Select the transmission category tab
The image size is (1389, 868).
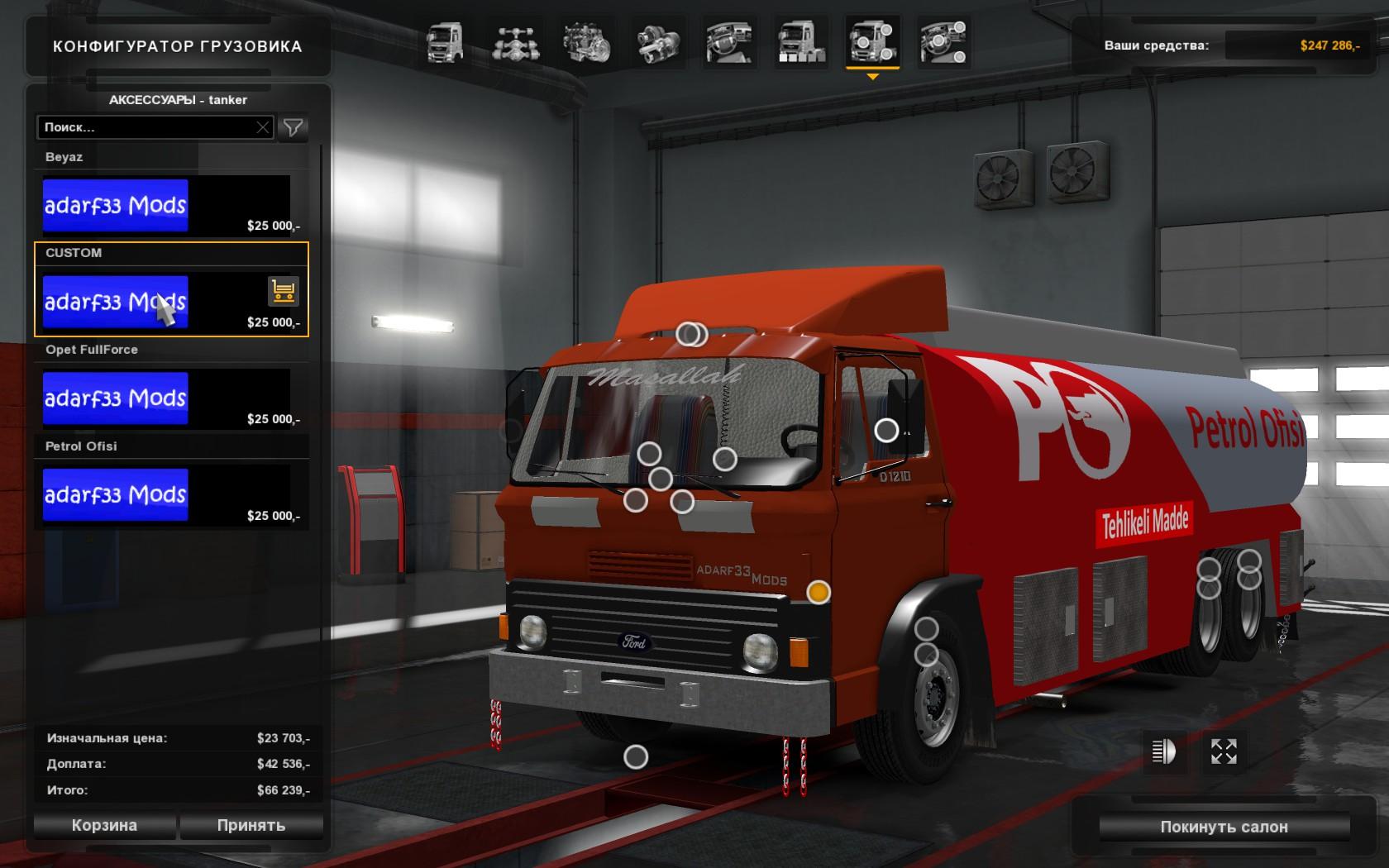[658, 43]
